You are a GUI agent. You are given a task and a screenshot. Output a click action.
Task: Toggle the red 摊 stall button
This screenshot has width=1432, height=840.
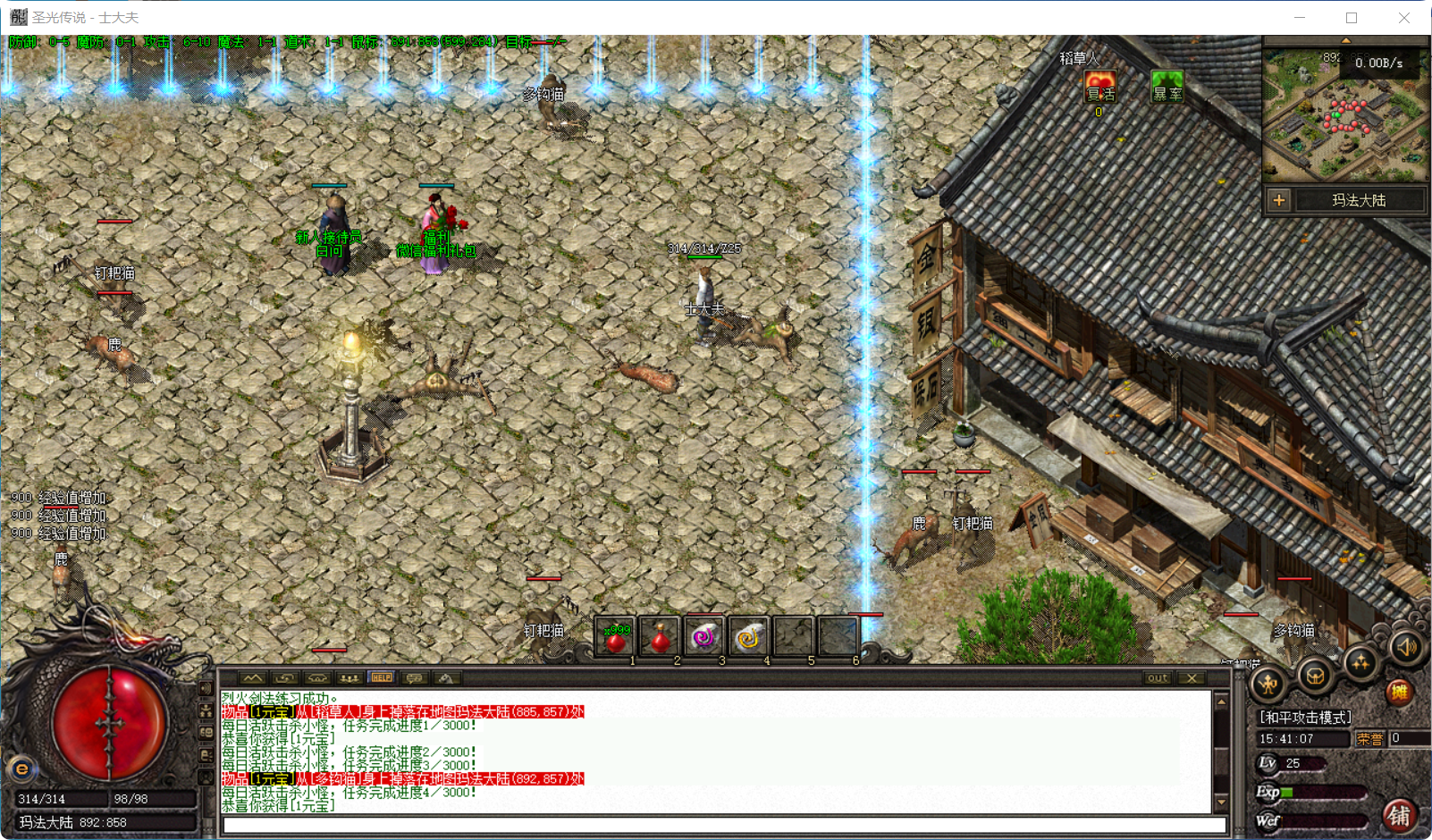coord(1397,693)
